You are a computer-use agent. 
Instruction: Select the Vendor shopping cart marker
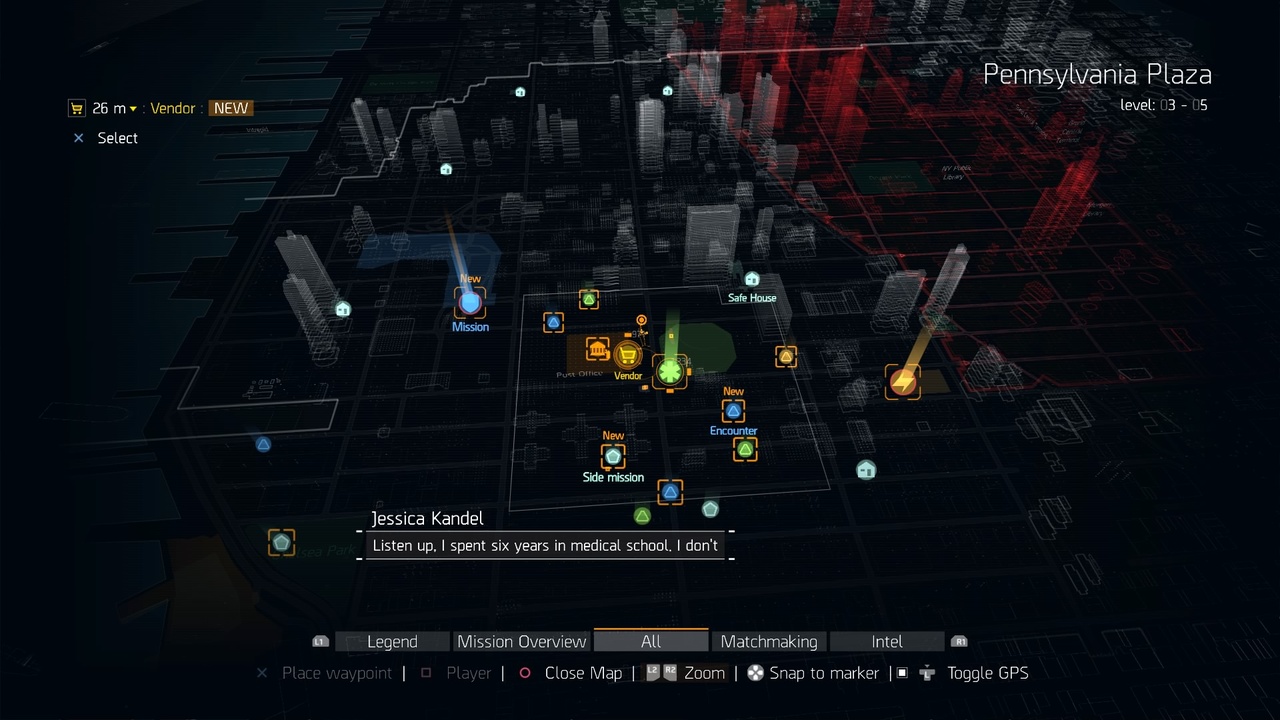(x=628, y=355)
